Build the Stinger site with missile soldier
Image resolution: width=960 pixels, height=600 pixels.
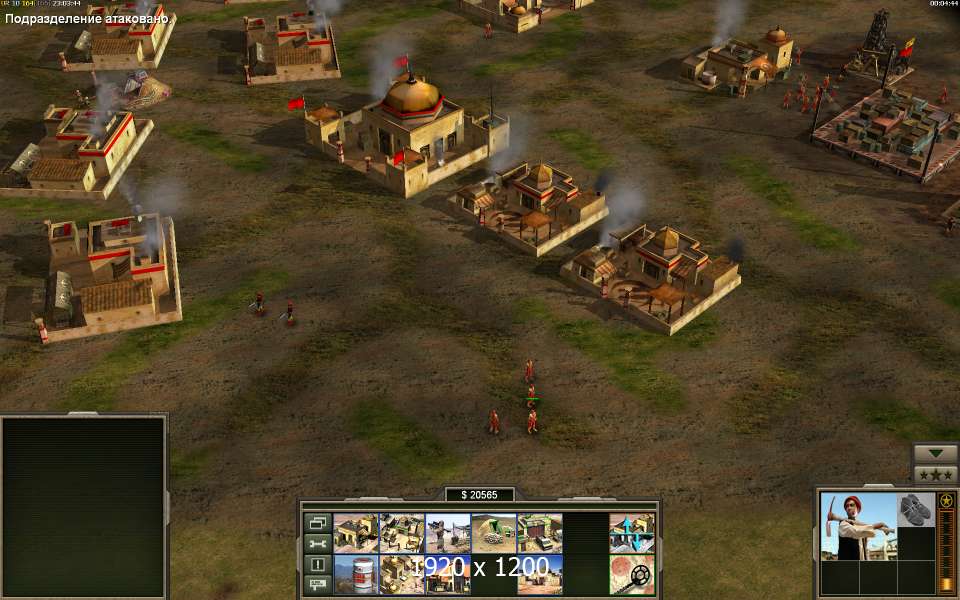point(447,533)
